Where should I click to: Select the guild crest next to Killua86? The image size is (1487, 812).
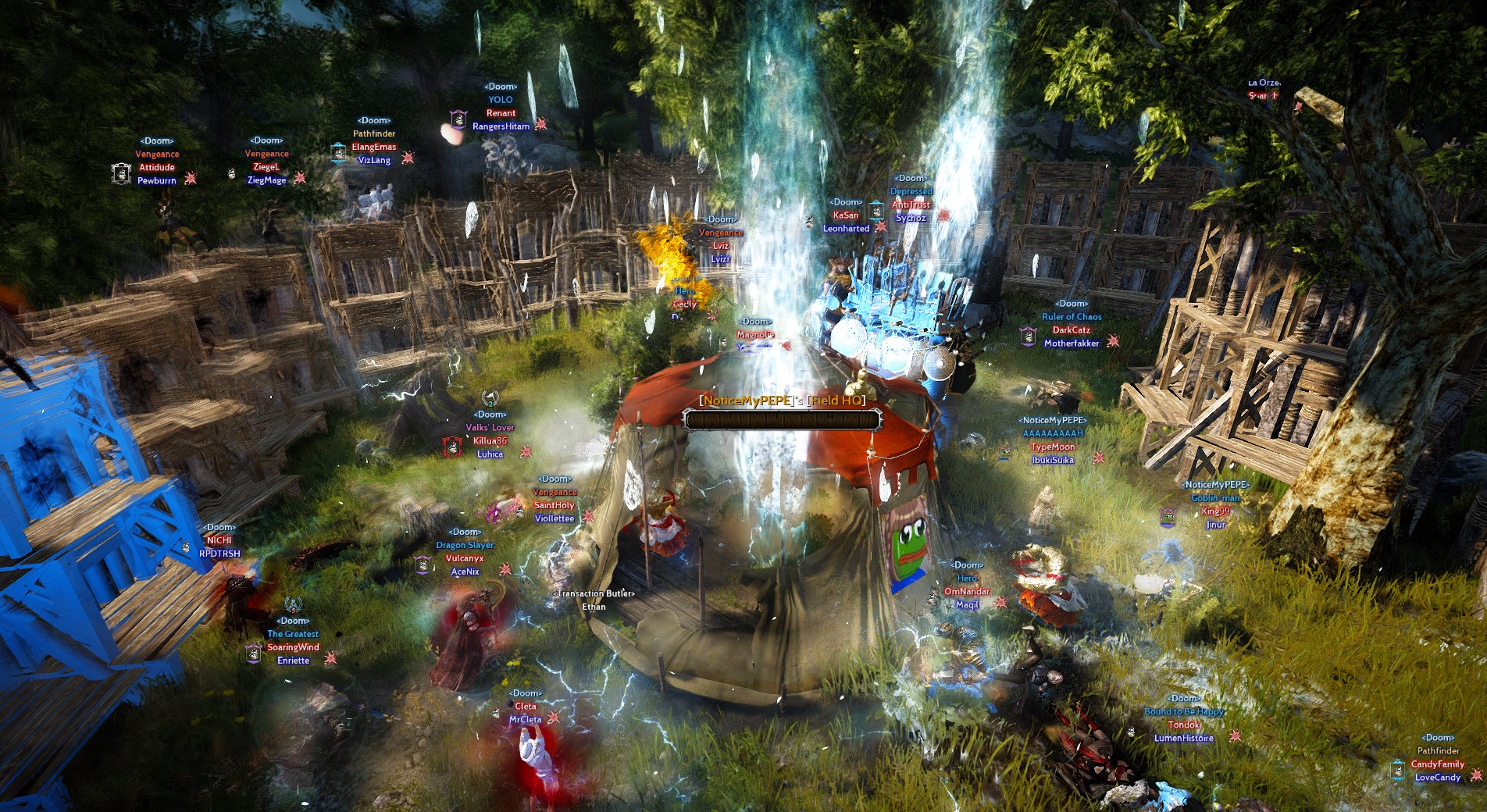(452, 447)
